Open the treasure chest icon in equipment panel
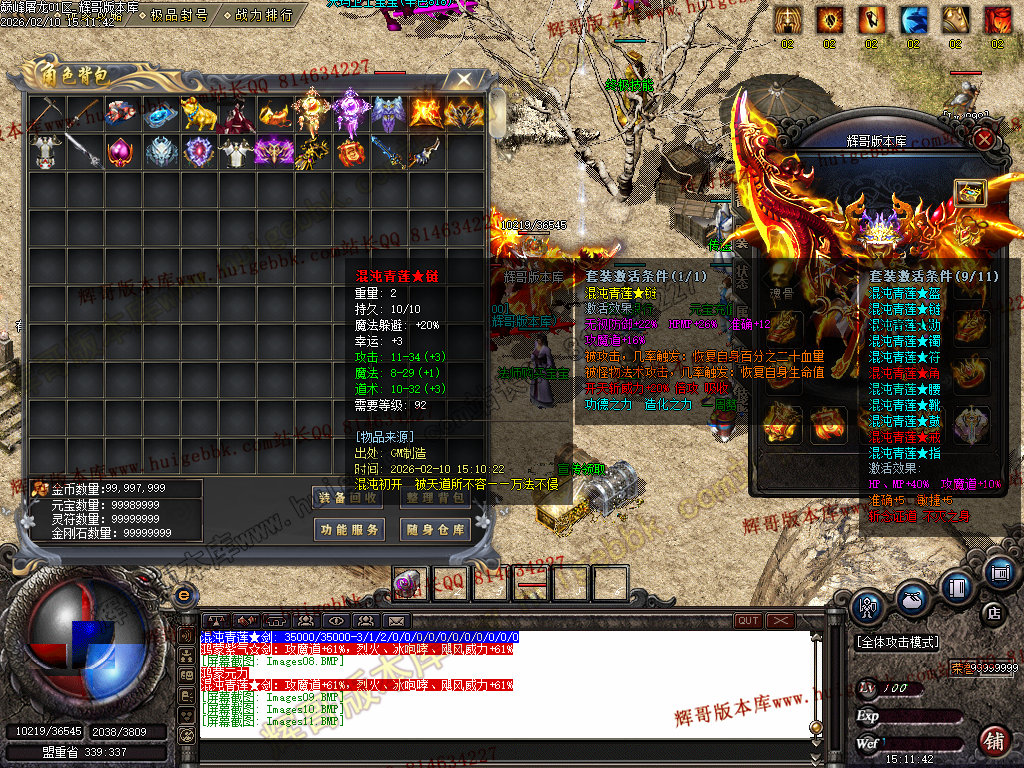Viewport: 1024px width, 768px height. click(x=969, y=193)
